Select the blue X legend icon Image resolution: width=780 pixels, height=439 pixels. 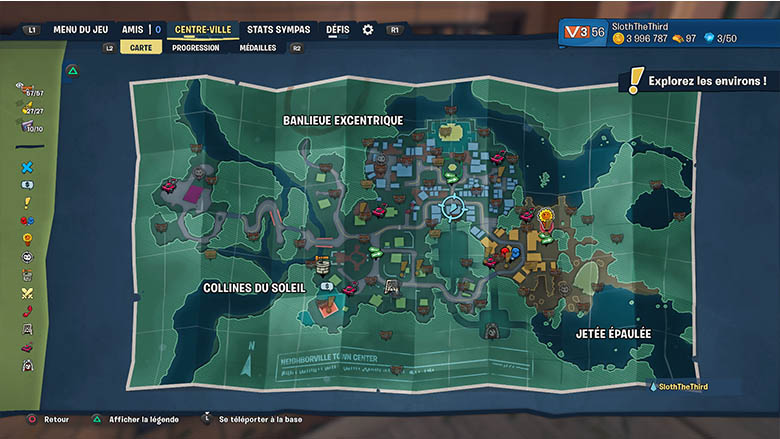click(28, 167)
